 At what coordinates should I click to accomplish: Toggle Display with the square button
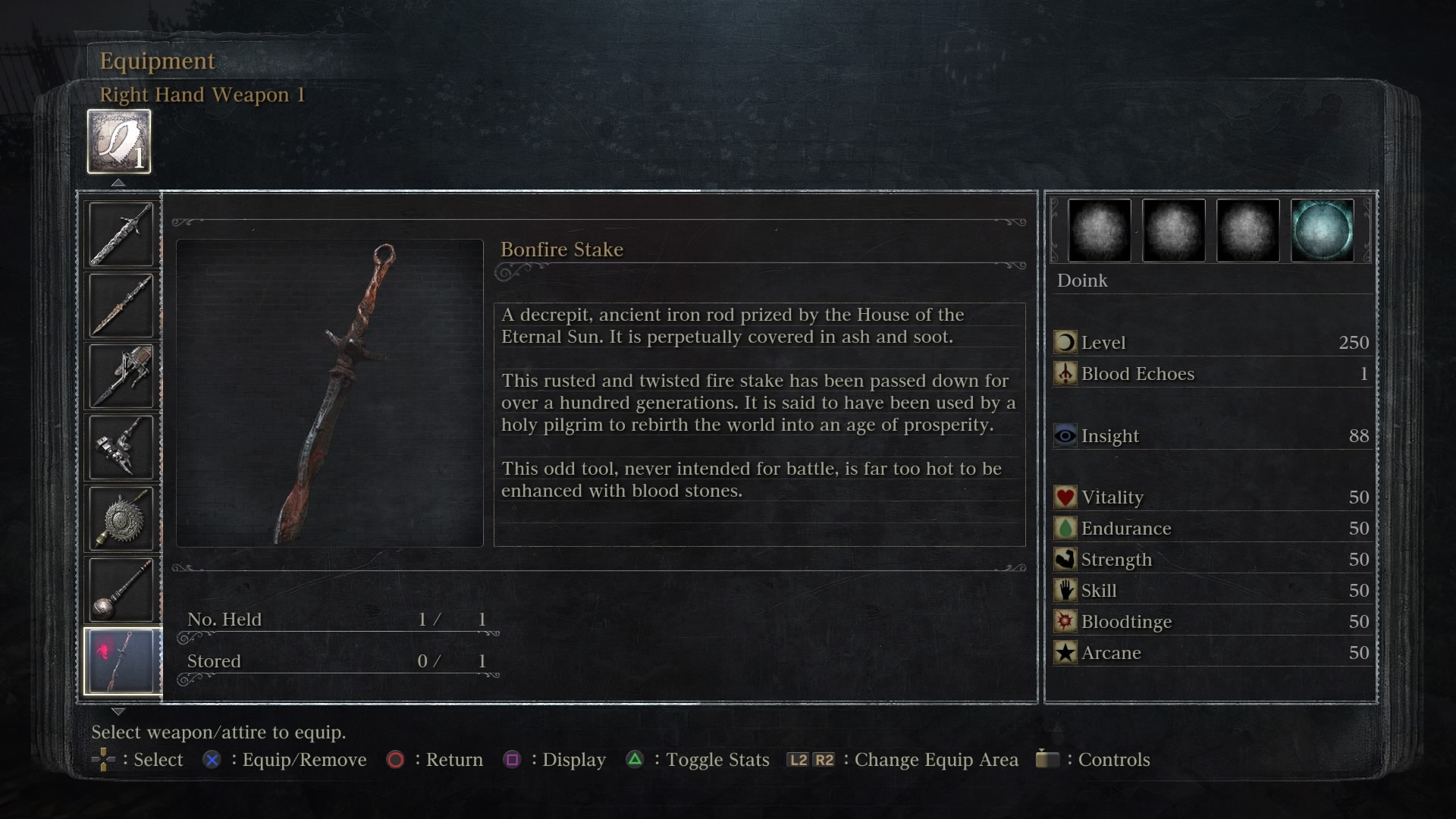point(515,759)
